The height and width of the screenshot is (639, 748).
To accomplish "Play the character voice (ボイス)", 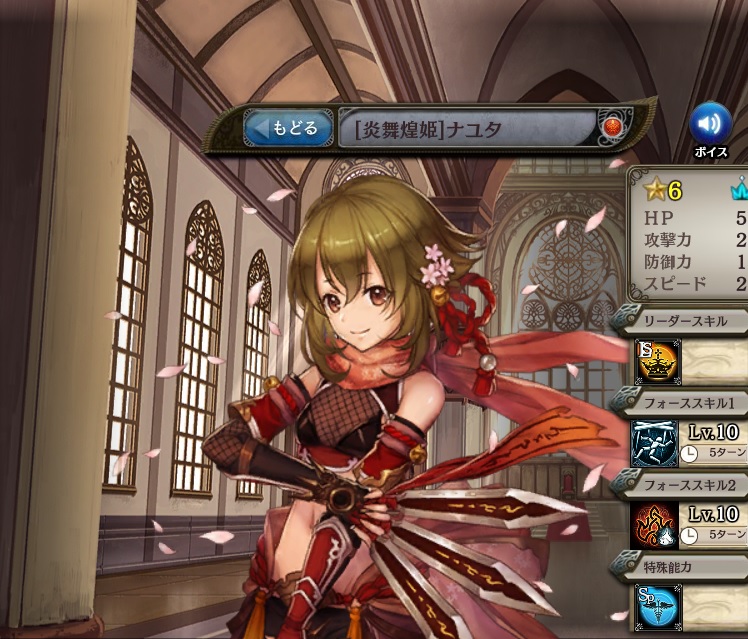I will tap(711, 123).
